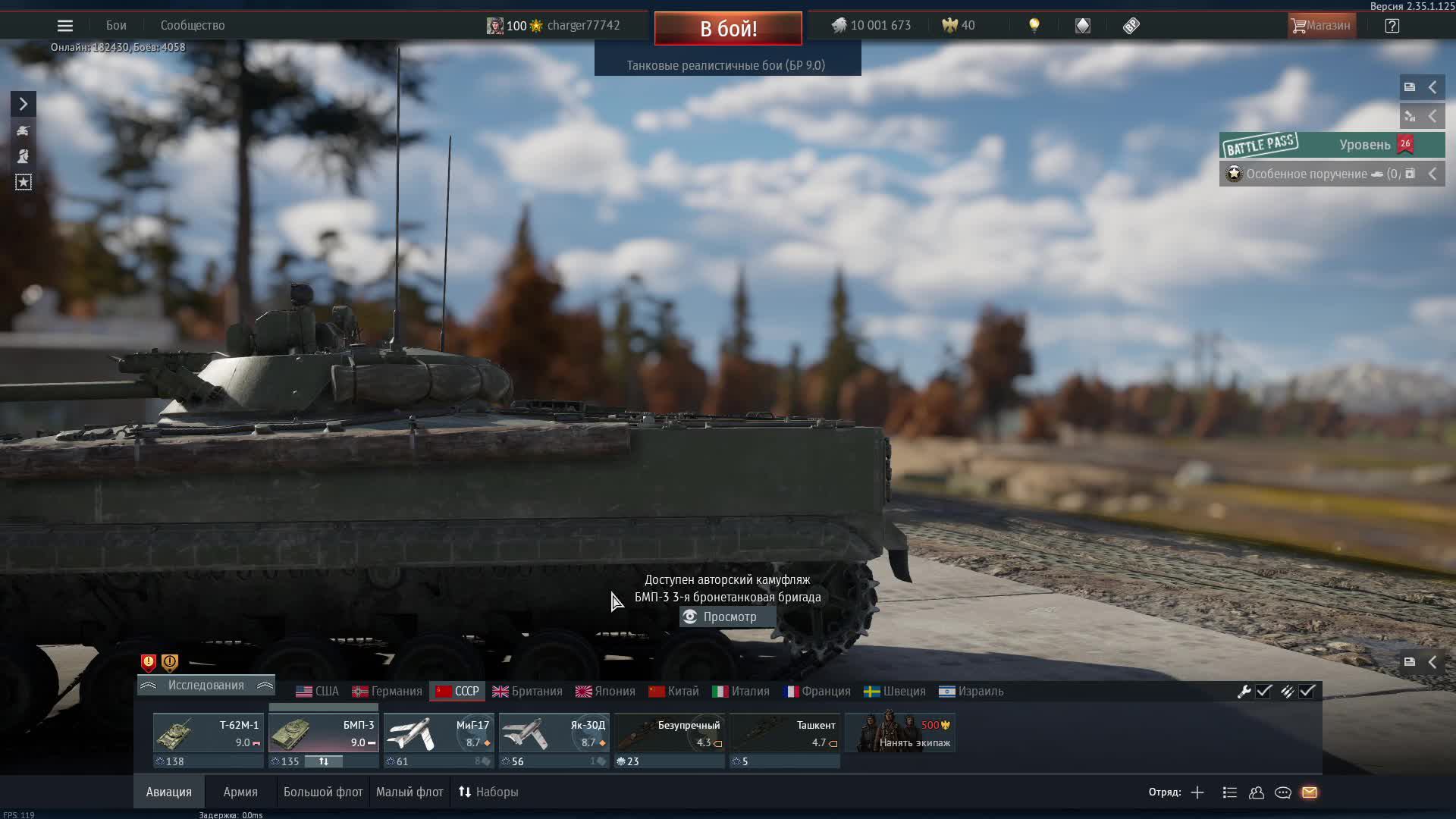Switch to the Британия nation tab
1456x819 pixels.
pyautogui.click(x=530, y=691)
